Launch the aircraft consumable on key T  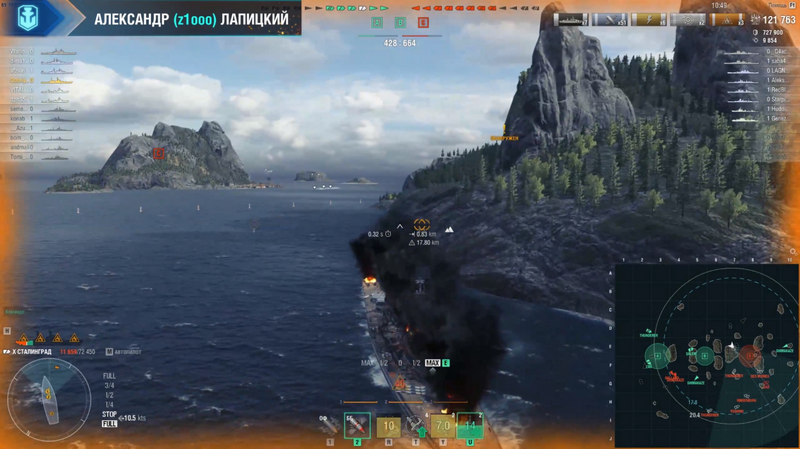coord(417,427)
